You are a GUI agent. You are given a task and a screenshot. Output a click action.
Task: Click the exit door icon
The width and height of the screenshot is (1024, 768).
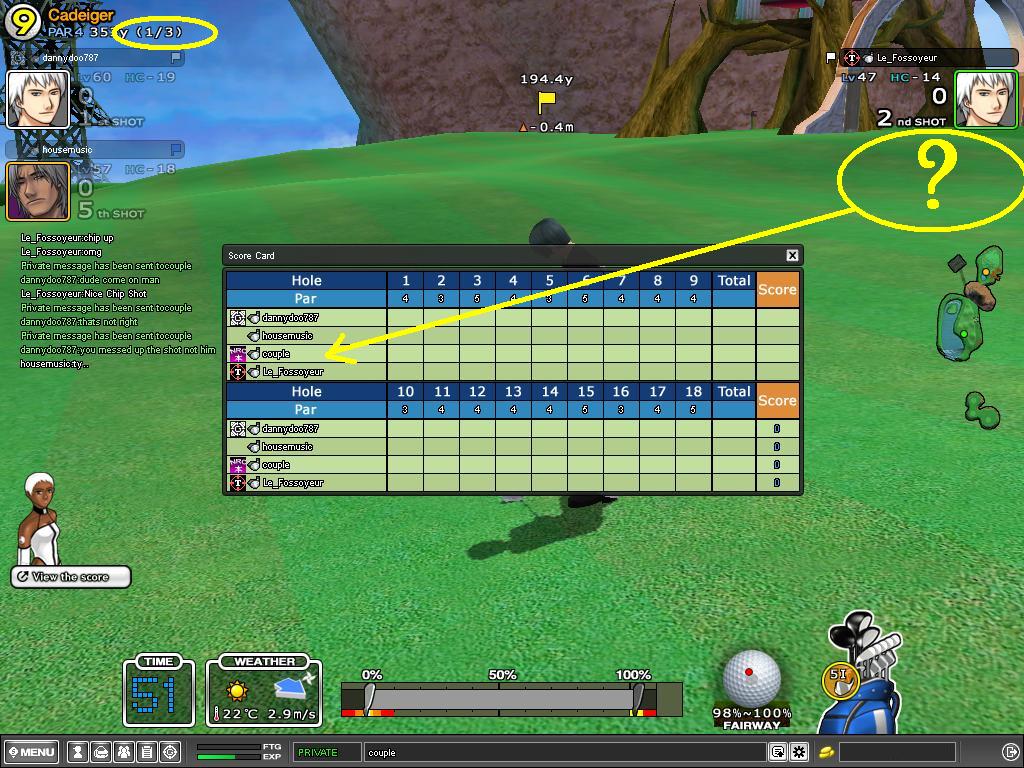(1010, 752)
